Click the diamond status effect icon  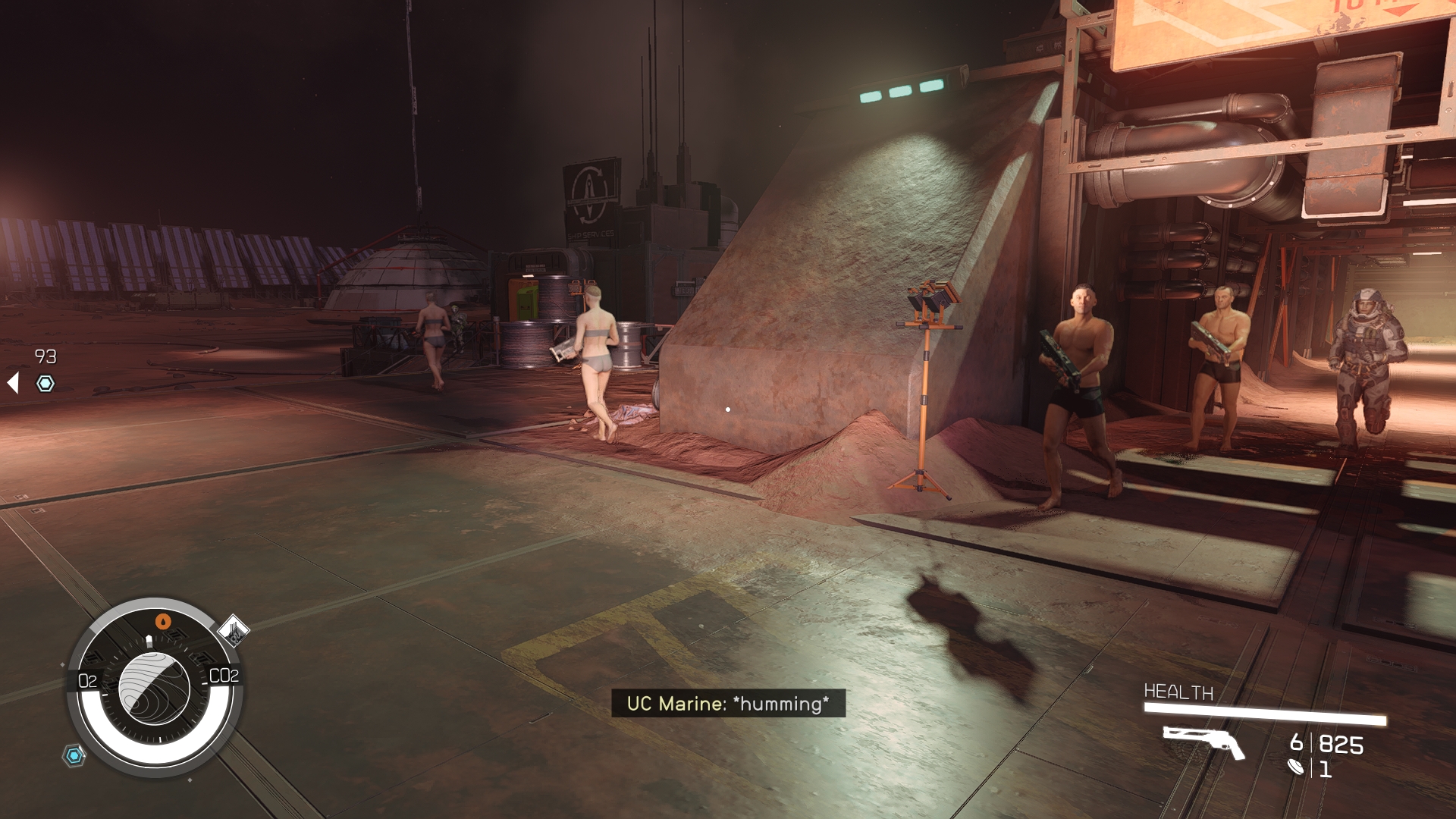234,629
